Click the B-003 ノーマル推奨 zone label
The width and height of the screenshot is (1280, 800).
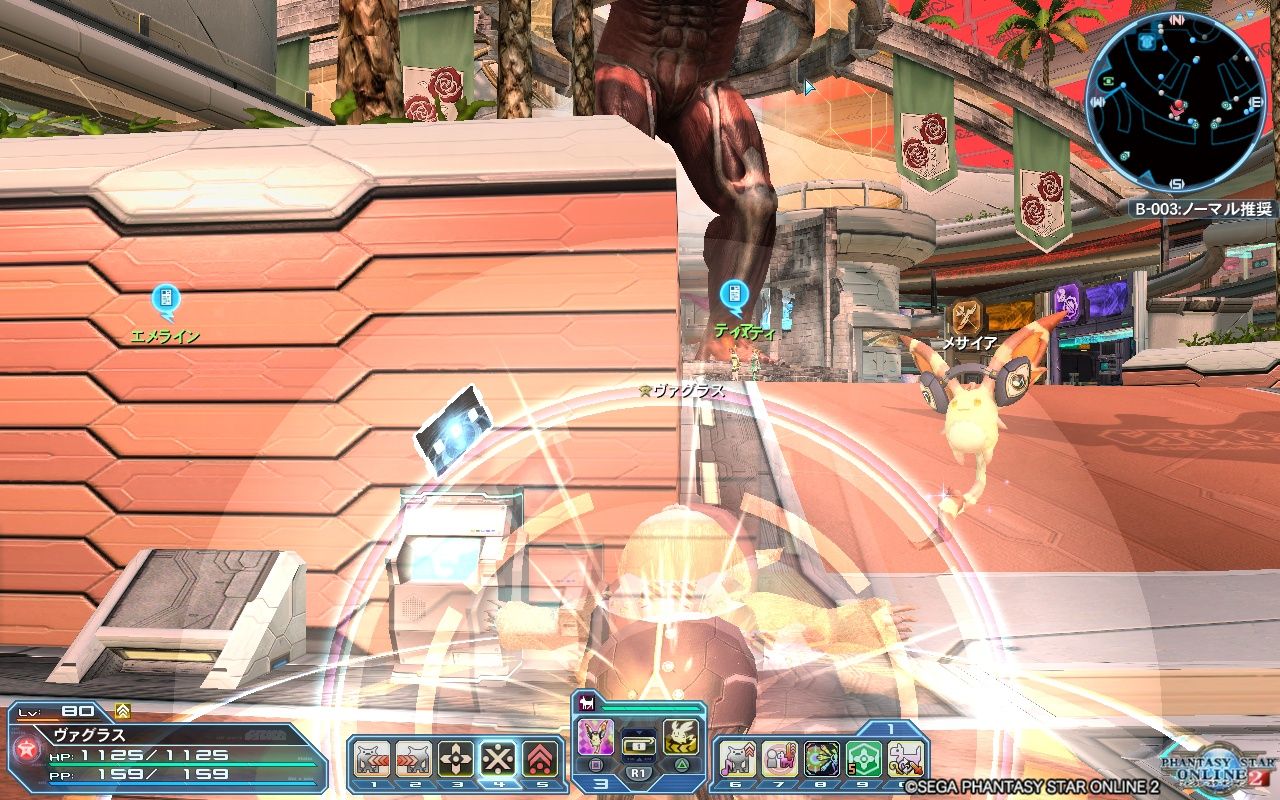pyautogui.click(x=1204, y=208)
